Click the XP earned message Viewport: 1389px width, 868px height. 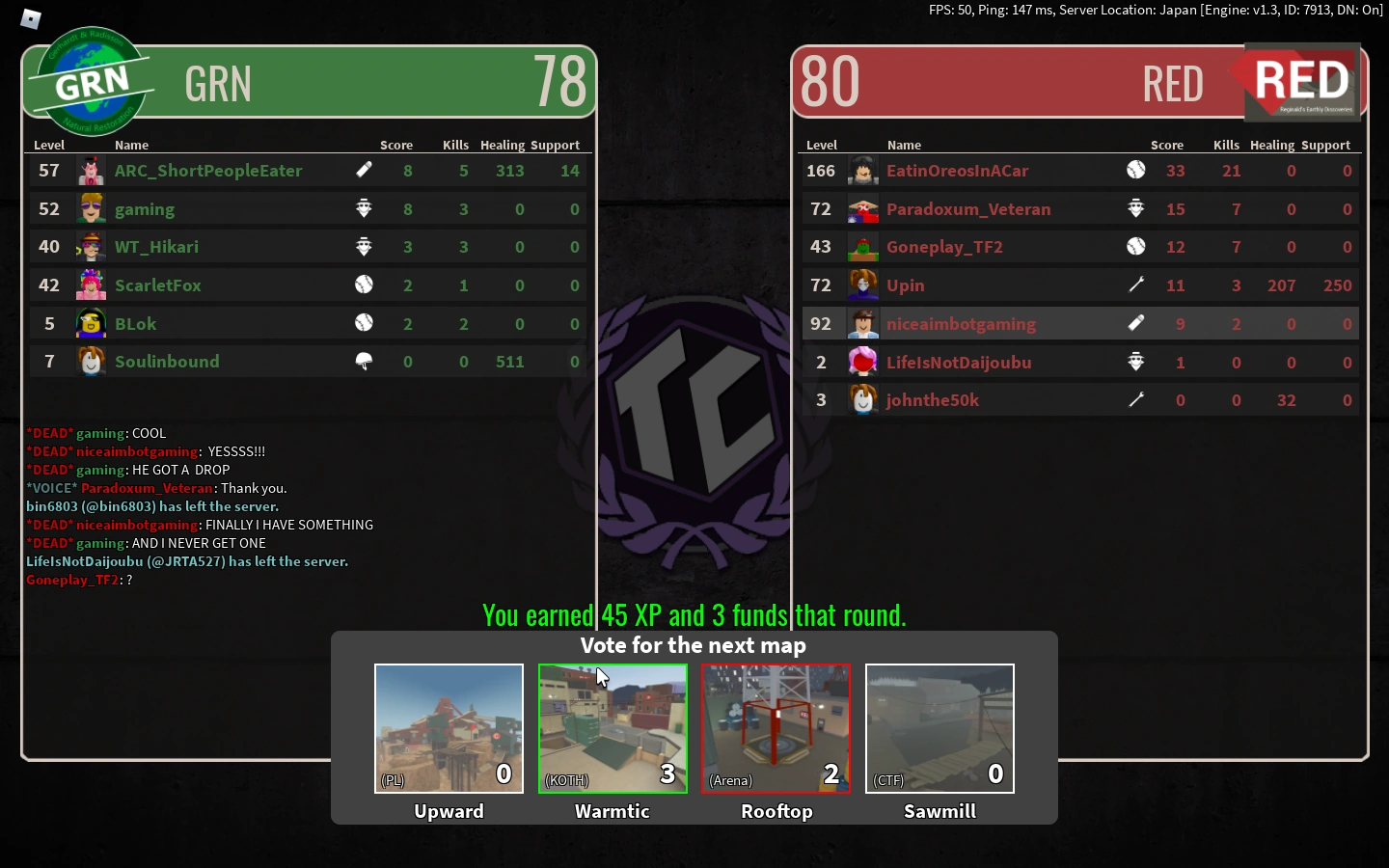pos(693,615)
